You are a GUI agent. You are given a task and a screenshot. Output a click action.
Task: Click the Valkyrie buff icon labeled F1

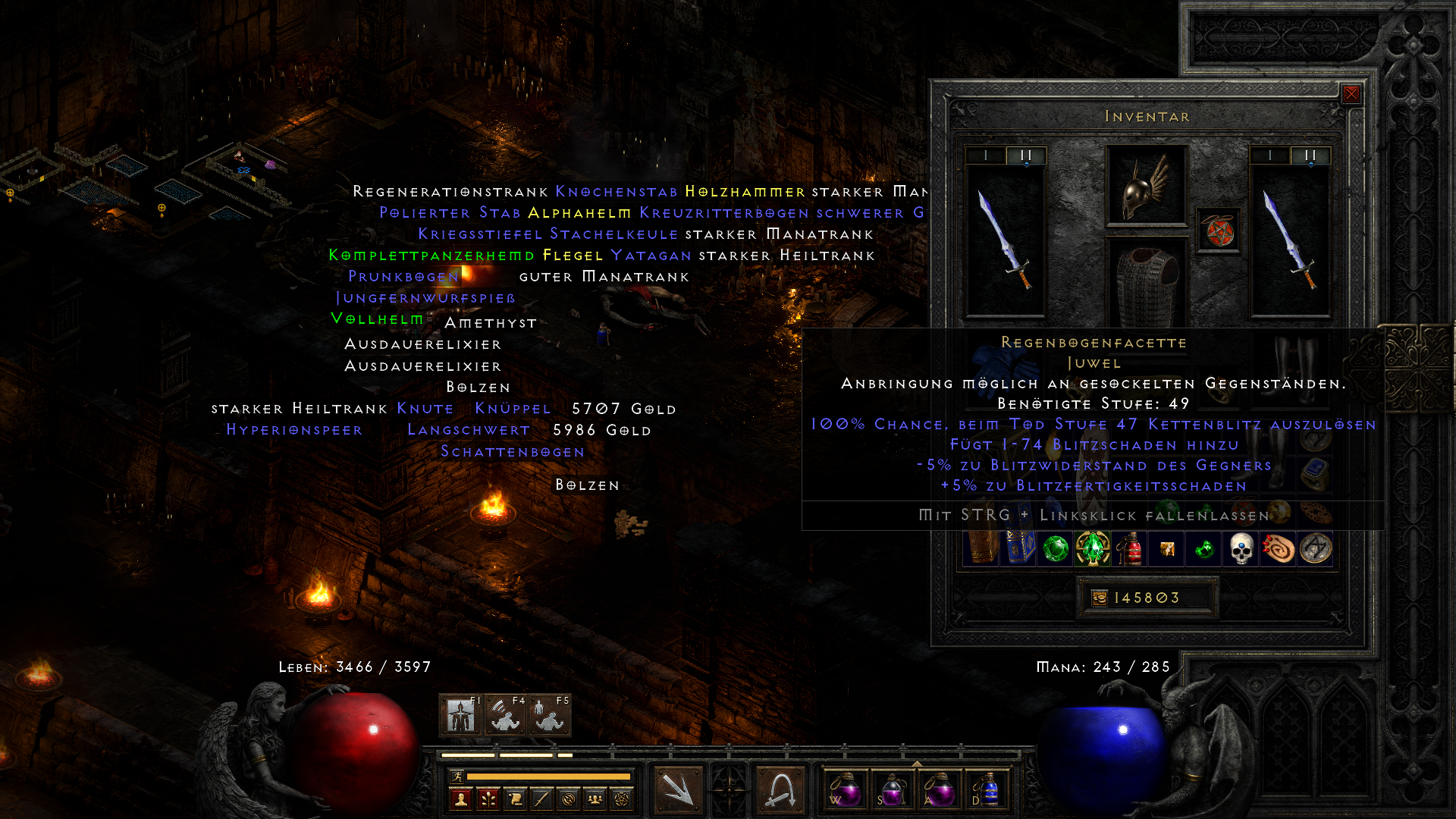[x=460, y=714]
